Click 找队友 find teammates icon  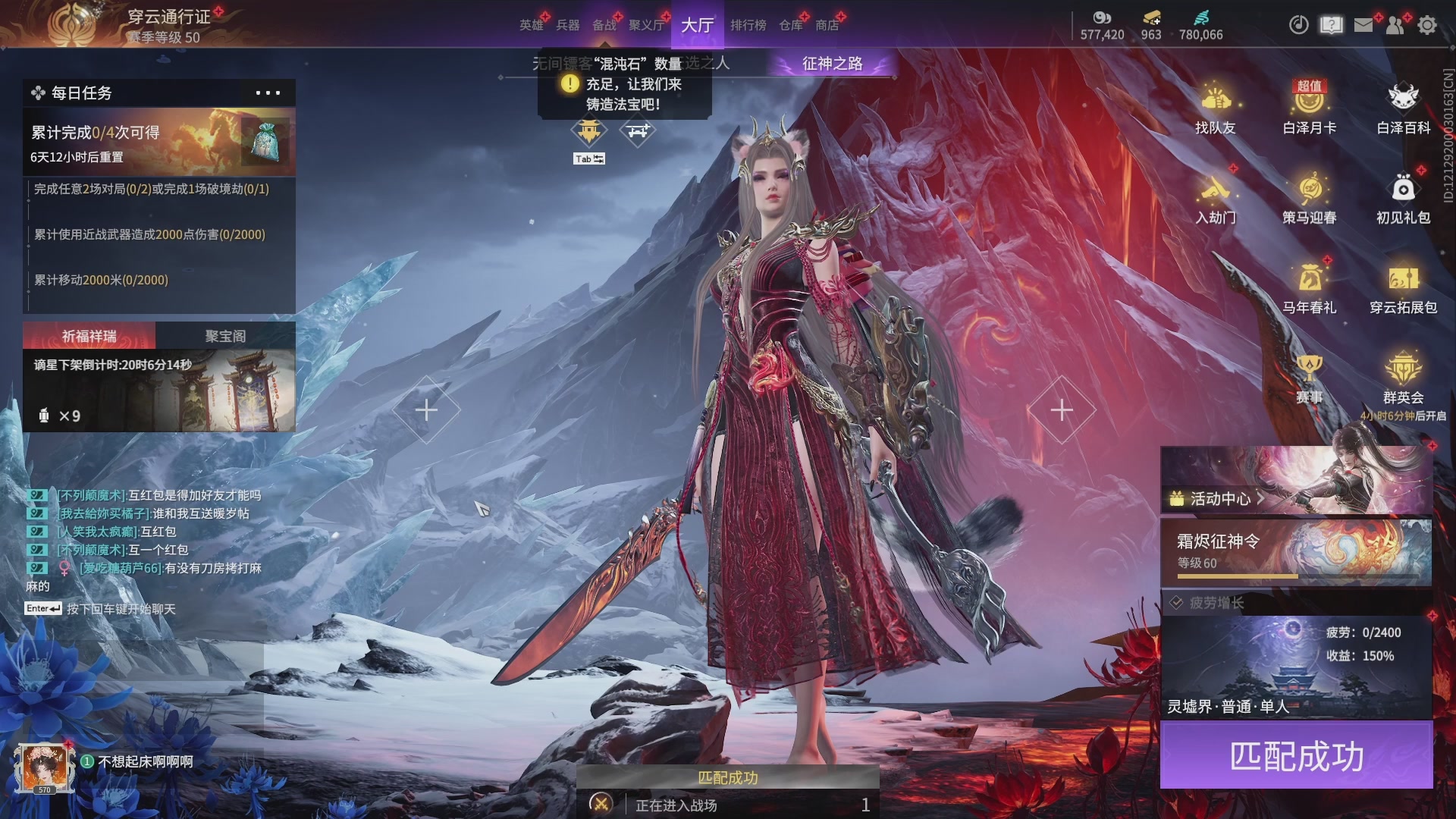point(1215,108)
